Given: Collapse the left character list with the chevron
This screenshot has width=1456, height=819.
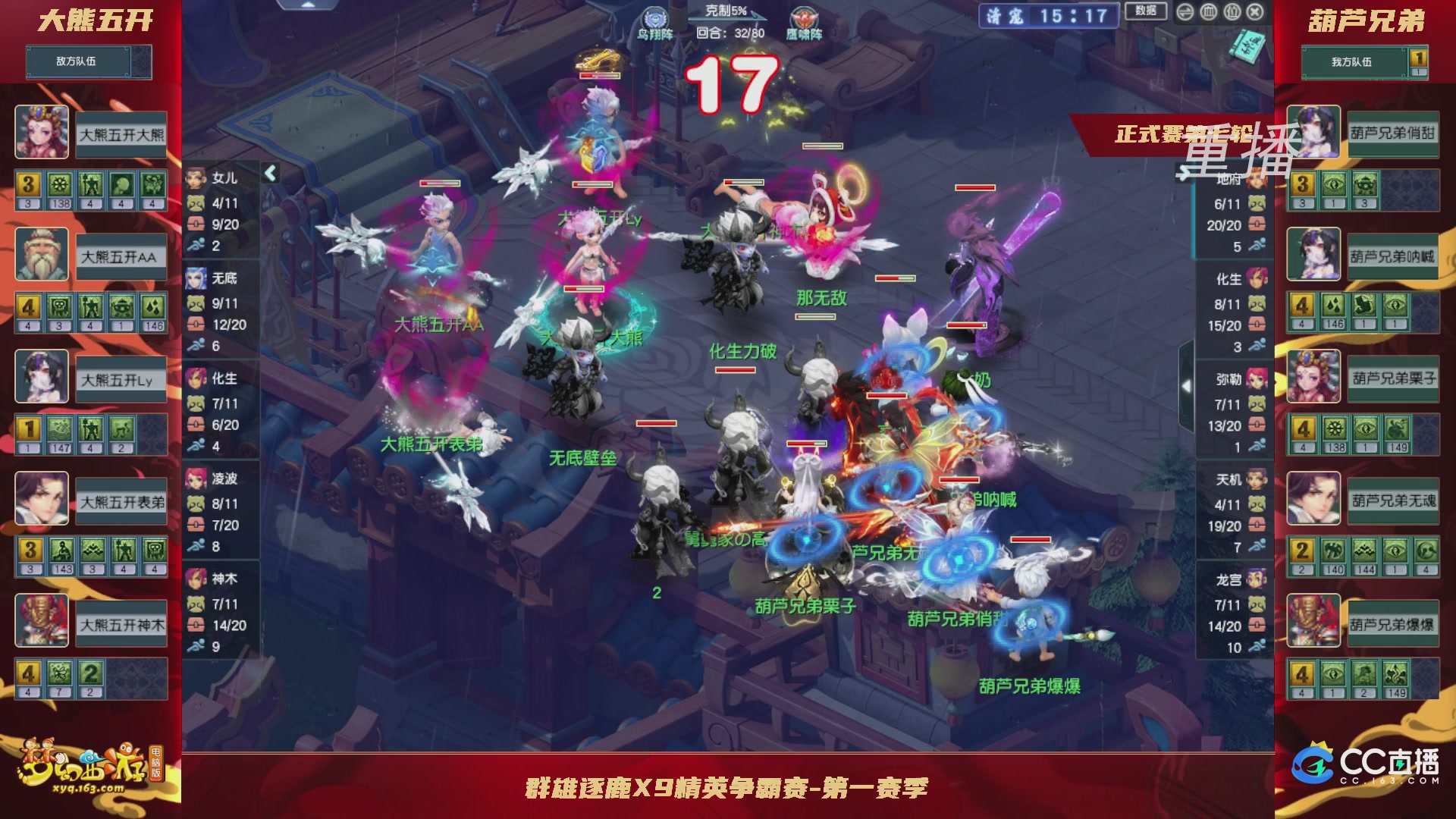Looking at the screenshot, I should click(x=270, y=172).
